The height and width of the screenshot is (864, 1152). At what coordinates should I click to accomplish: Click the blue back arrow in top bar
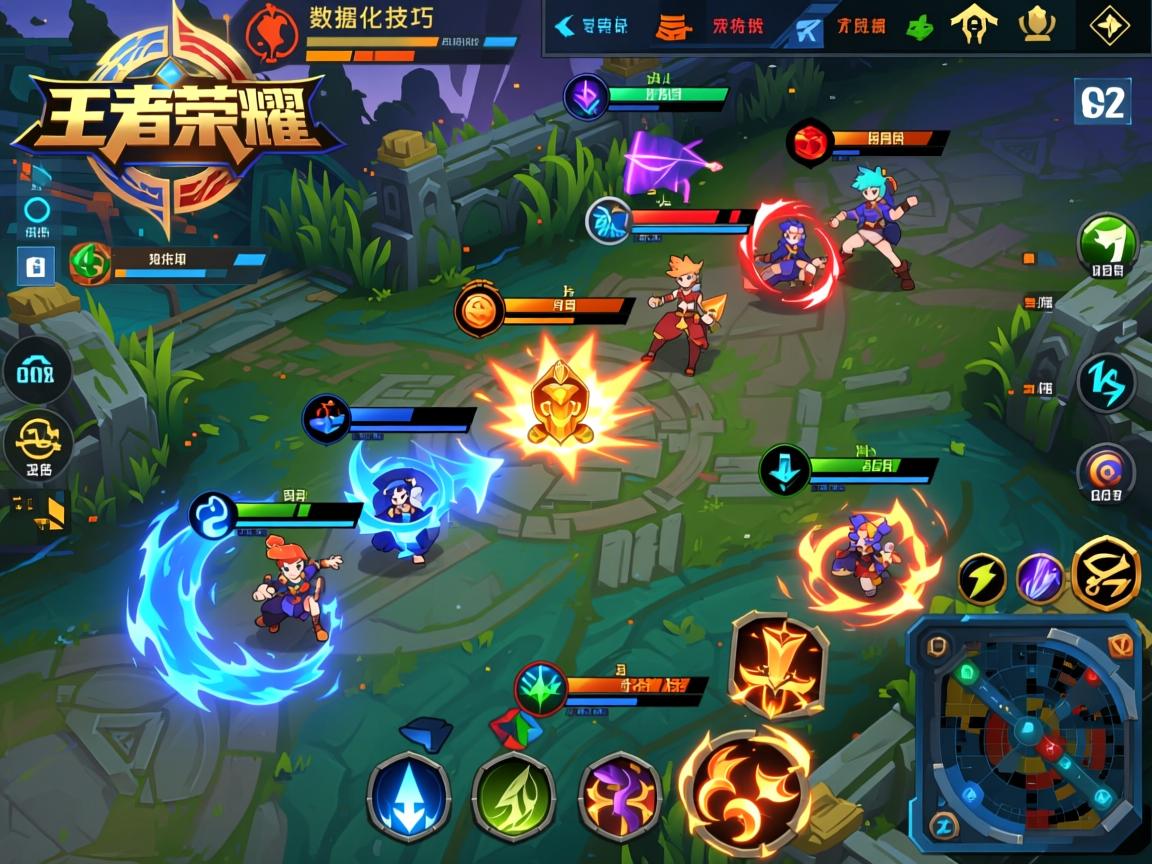pyautogui.click(x=565, y=26)
